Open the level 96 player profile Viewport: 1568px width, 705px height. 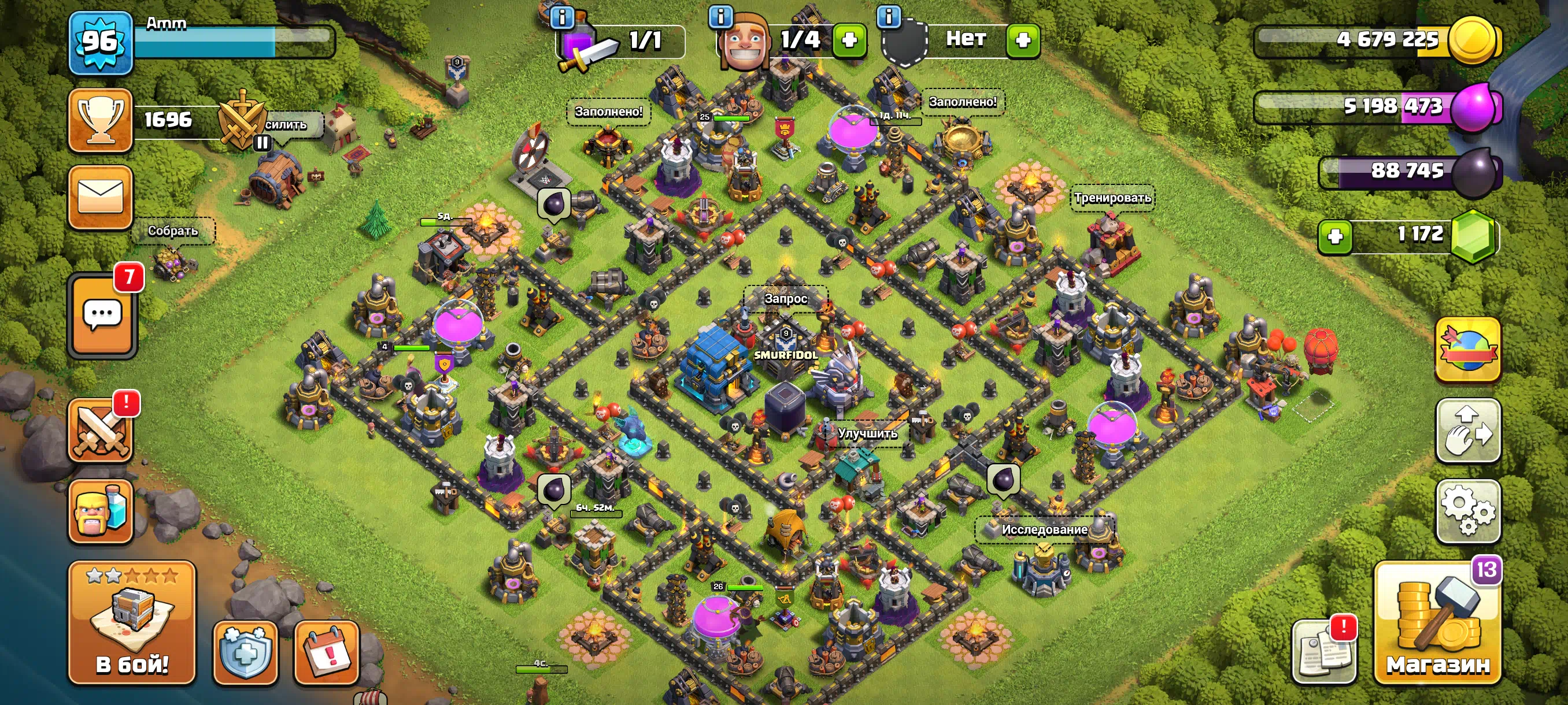tap(101, 43)
